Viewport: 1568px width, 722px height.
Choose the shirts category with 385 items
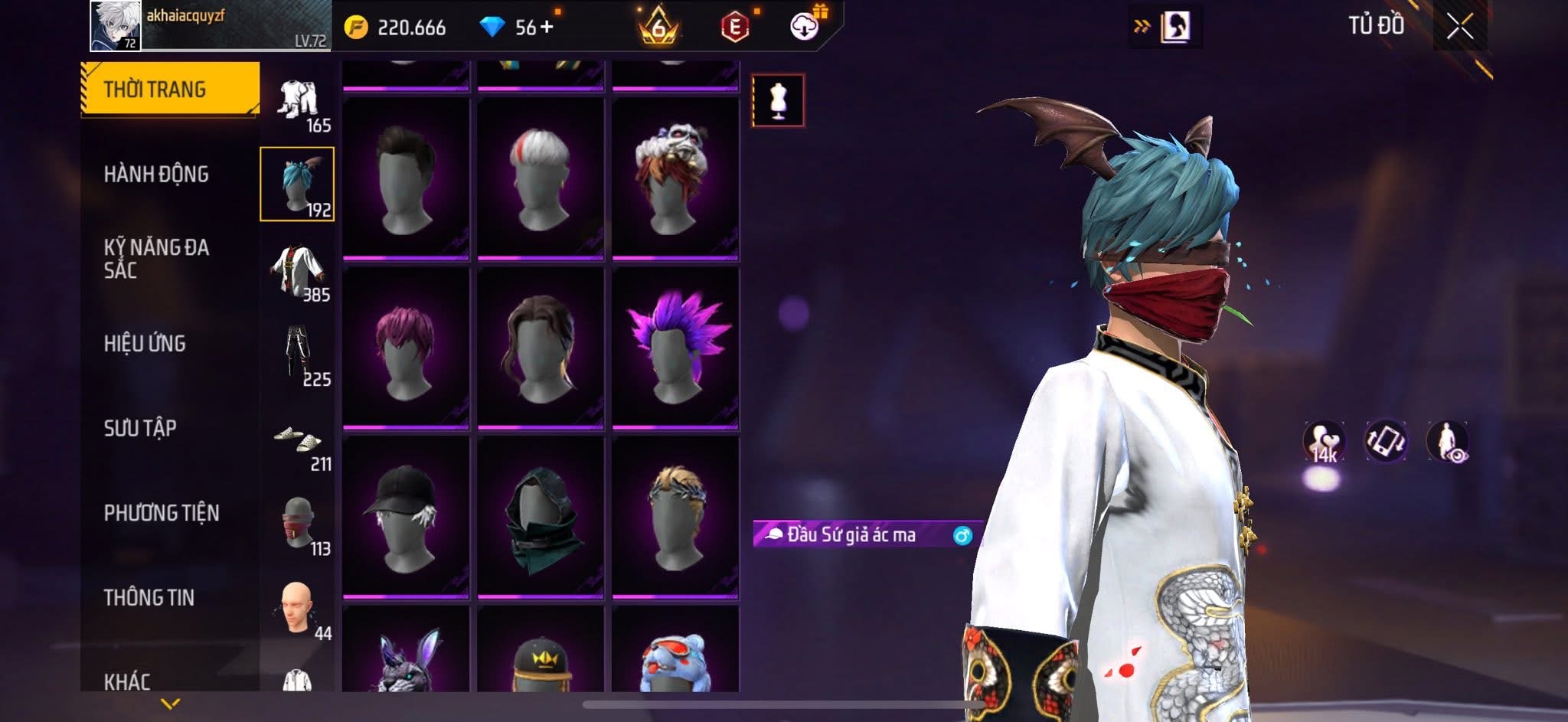(299, 273)
